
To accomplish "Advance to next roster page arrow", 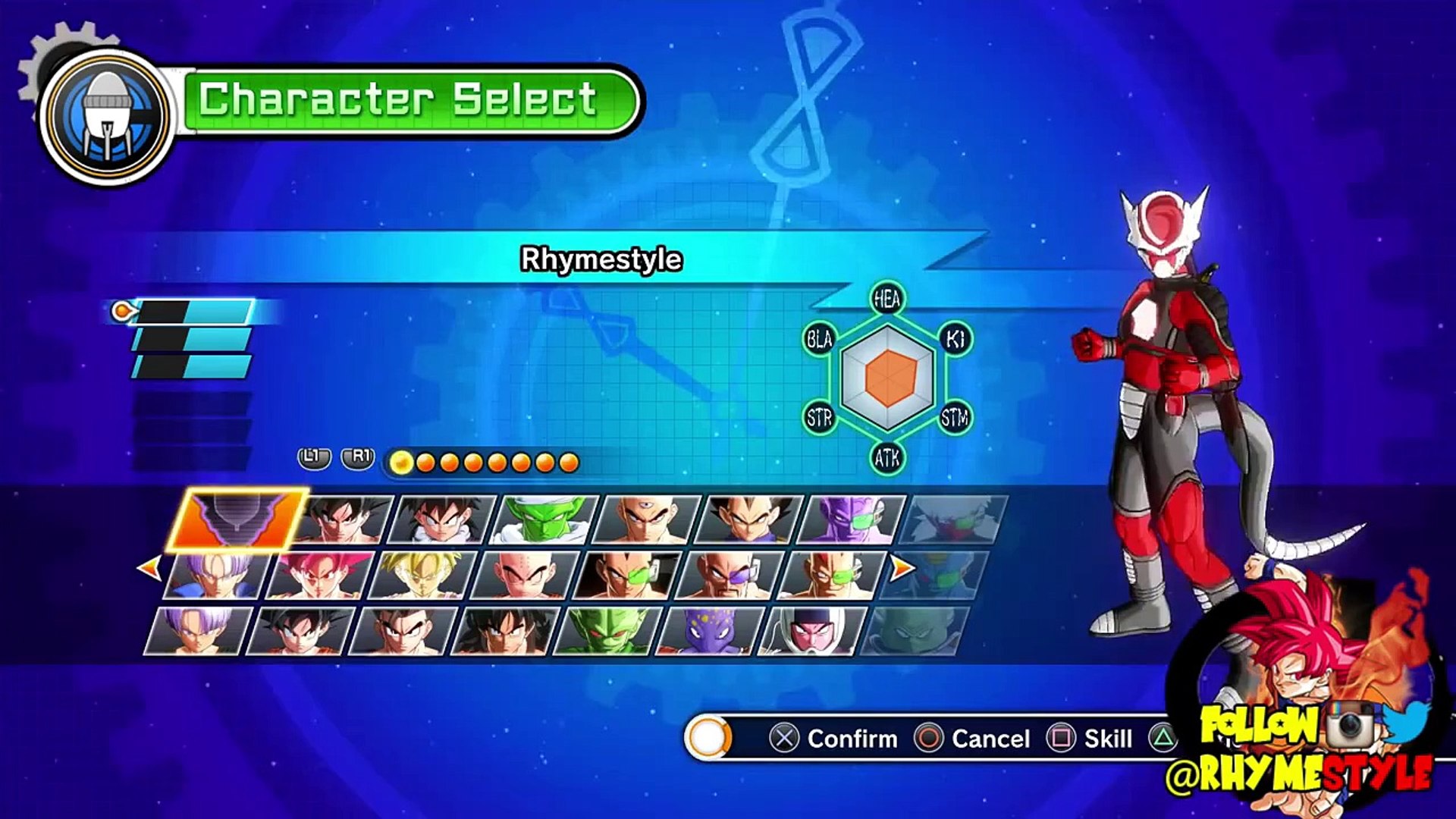I will (902, 567).
